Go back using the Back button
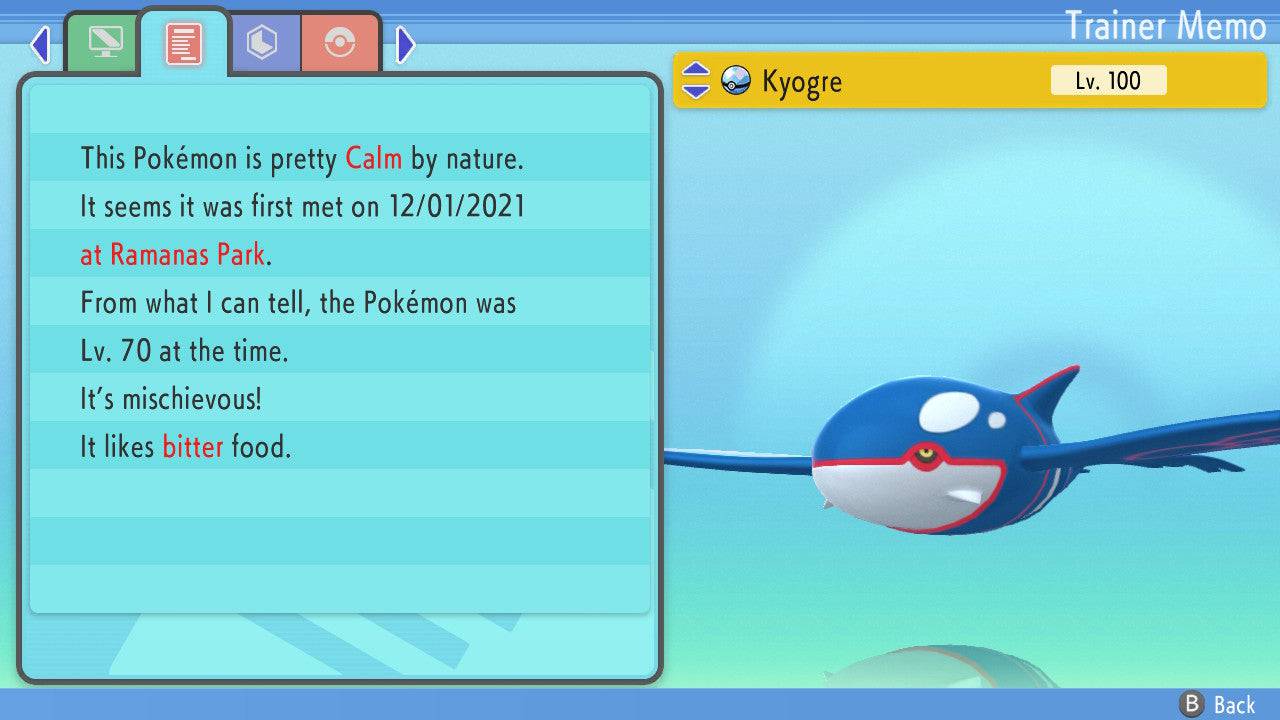Viewport: 1280px width, 720px height. click(x=1218, y=705)
